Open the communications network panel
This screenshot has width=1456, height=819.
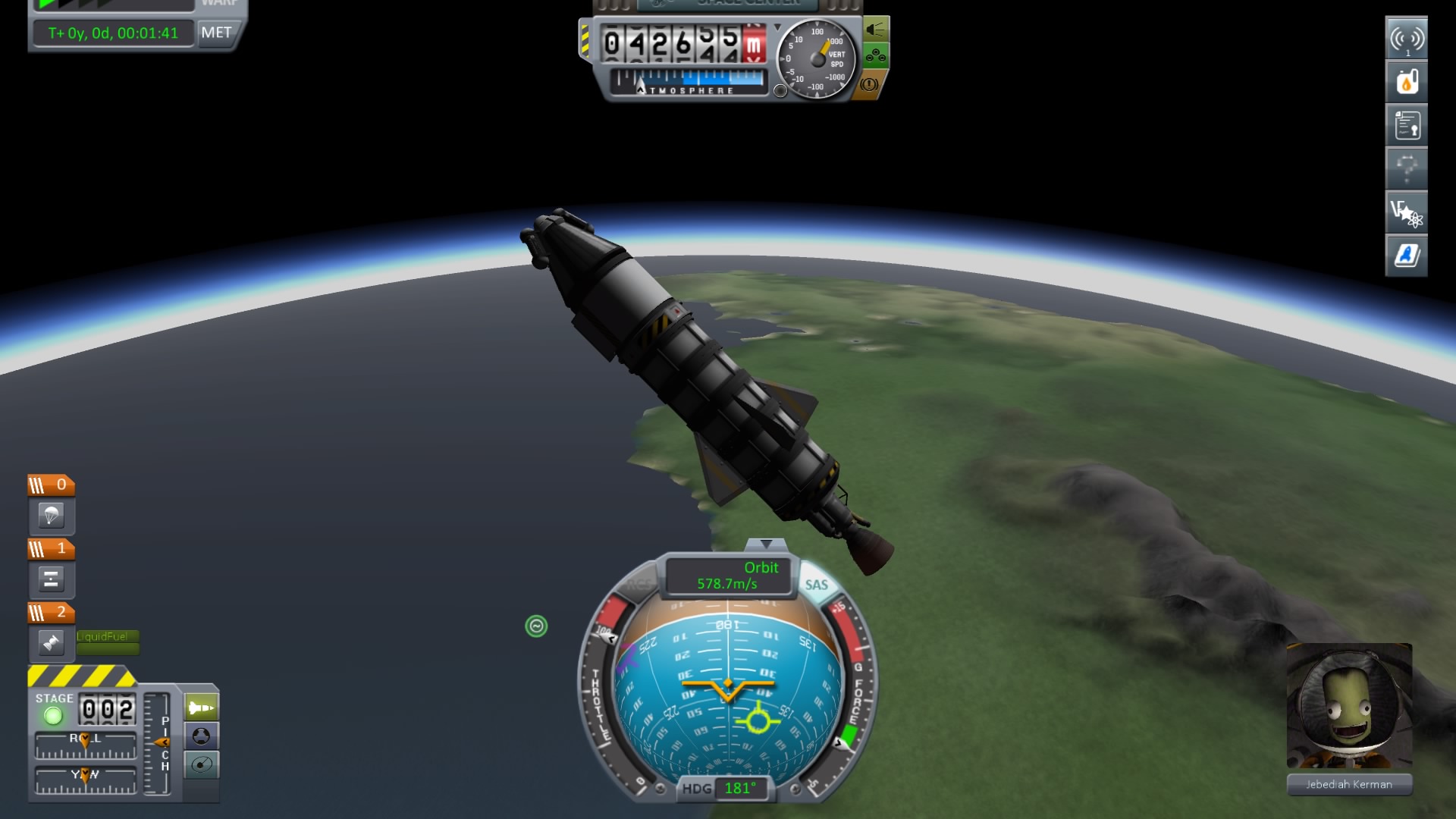tap(1407, 38)
